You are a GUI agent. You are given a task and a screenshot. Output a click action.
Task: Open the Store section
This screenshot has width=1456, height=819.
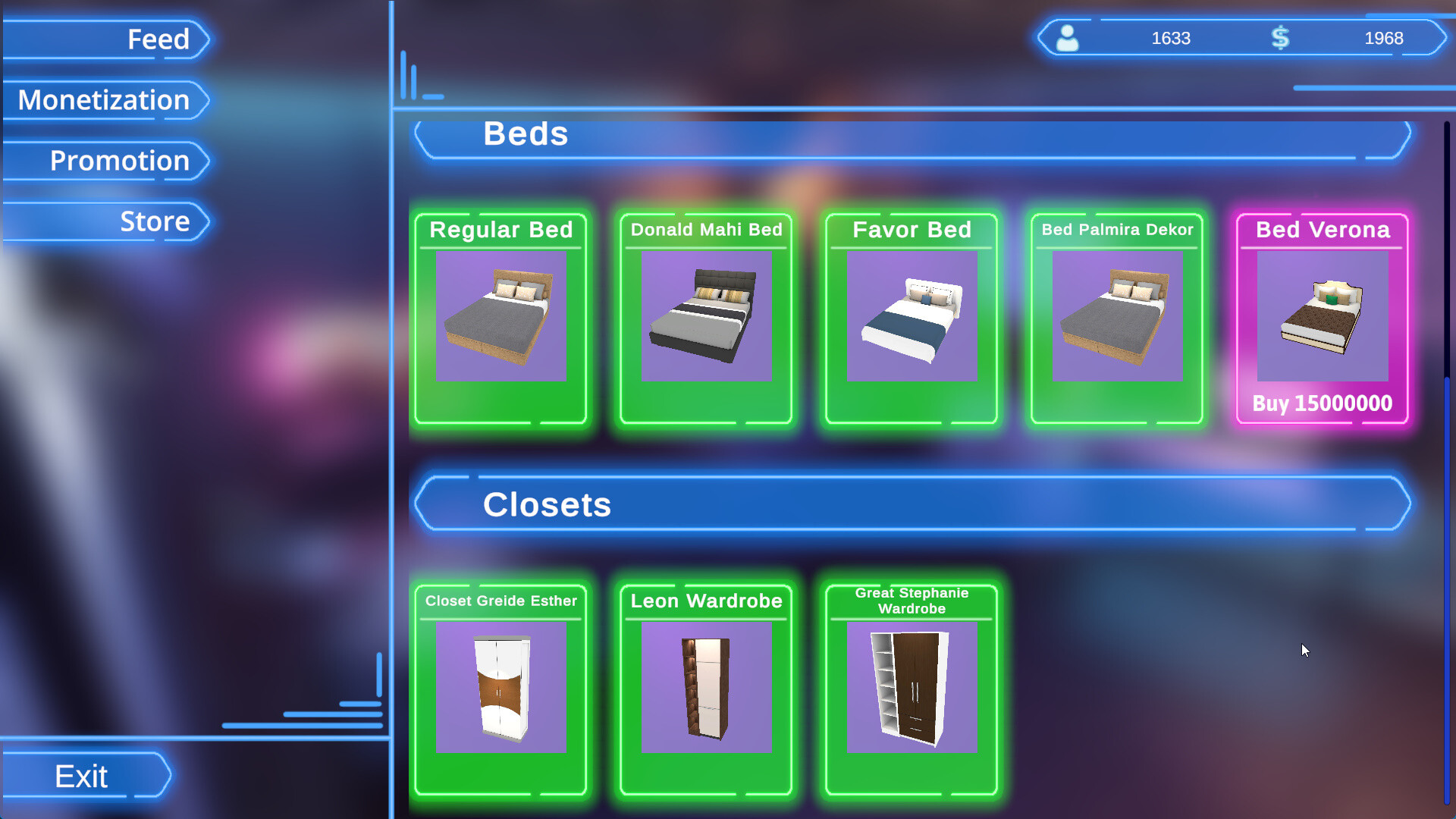pyautogui.click(x=155, y=221)
